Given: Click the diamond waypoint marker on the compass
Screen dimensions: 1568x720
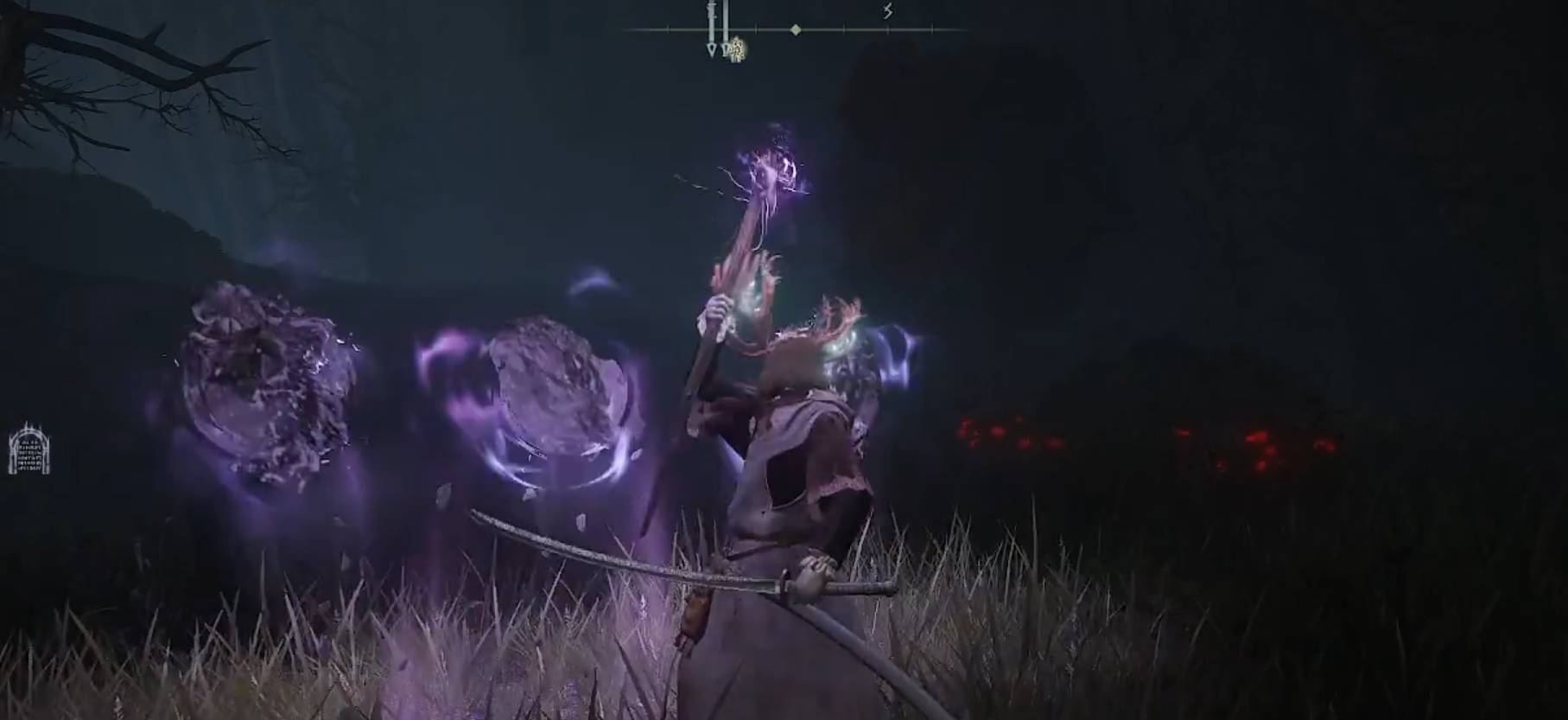Looking at the screenshot, I should [x=795, y=30].
